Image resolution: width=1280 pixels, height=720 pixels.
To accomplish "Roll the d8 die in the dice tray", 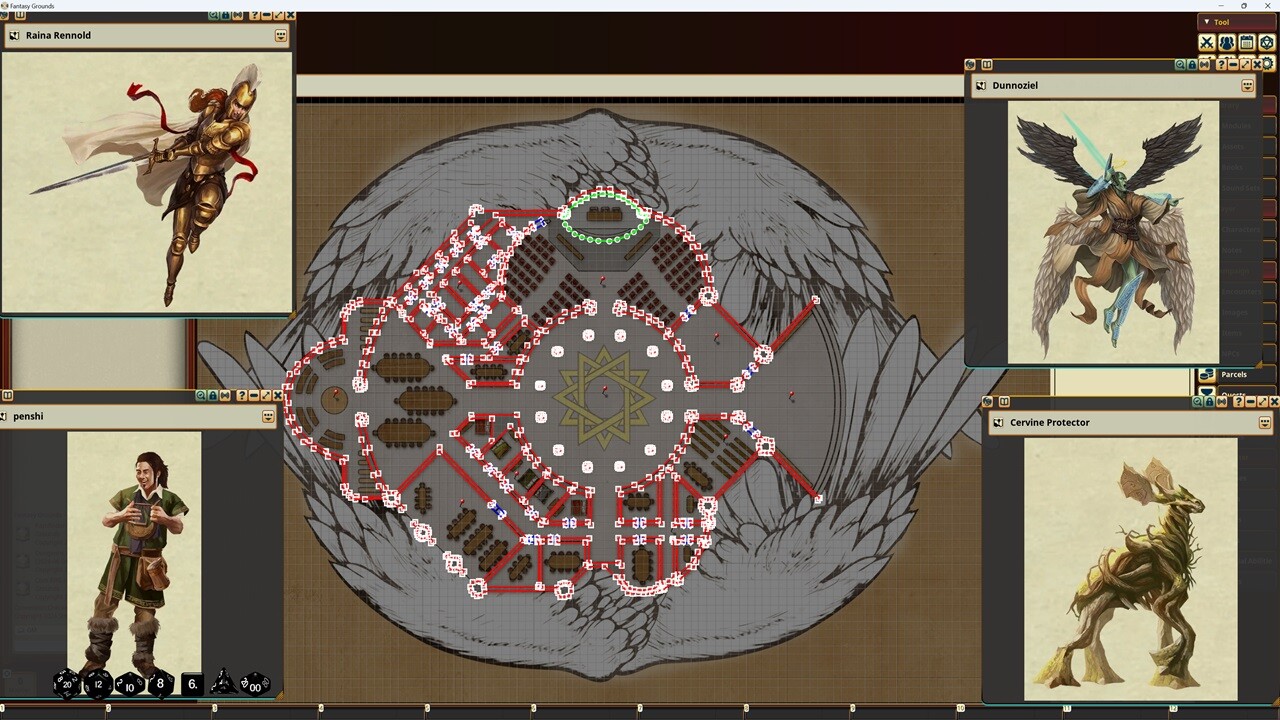I will pos(158,684).
